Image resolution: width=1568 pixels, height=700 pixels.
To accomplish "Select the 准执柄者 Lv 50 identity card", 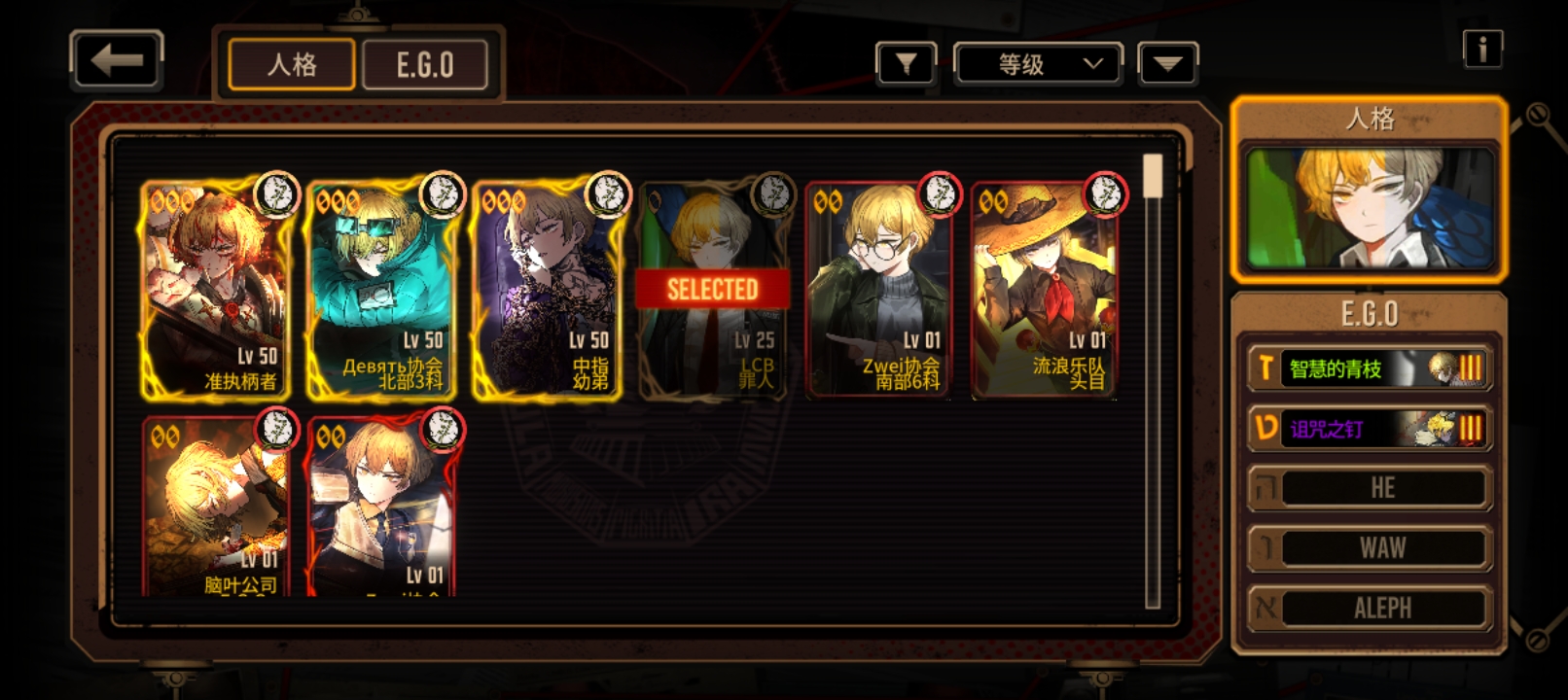I will (216, 290).
